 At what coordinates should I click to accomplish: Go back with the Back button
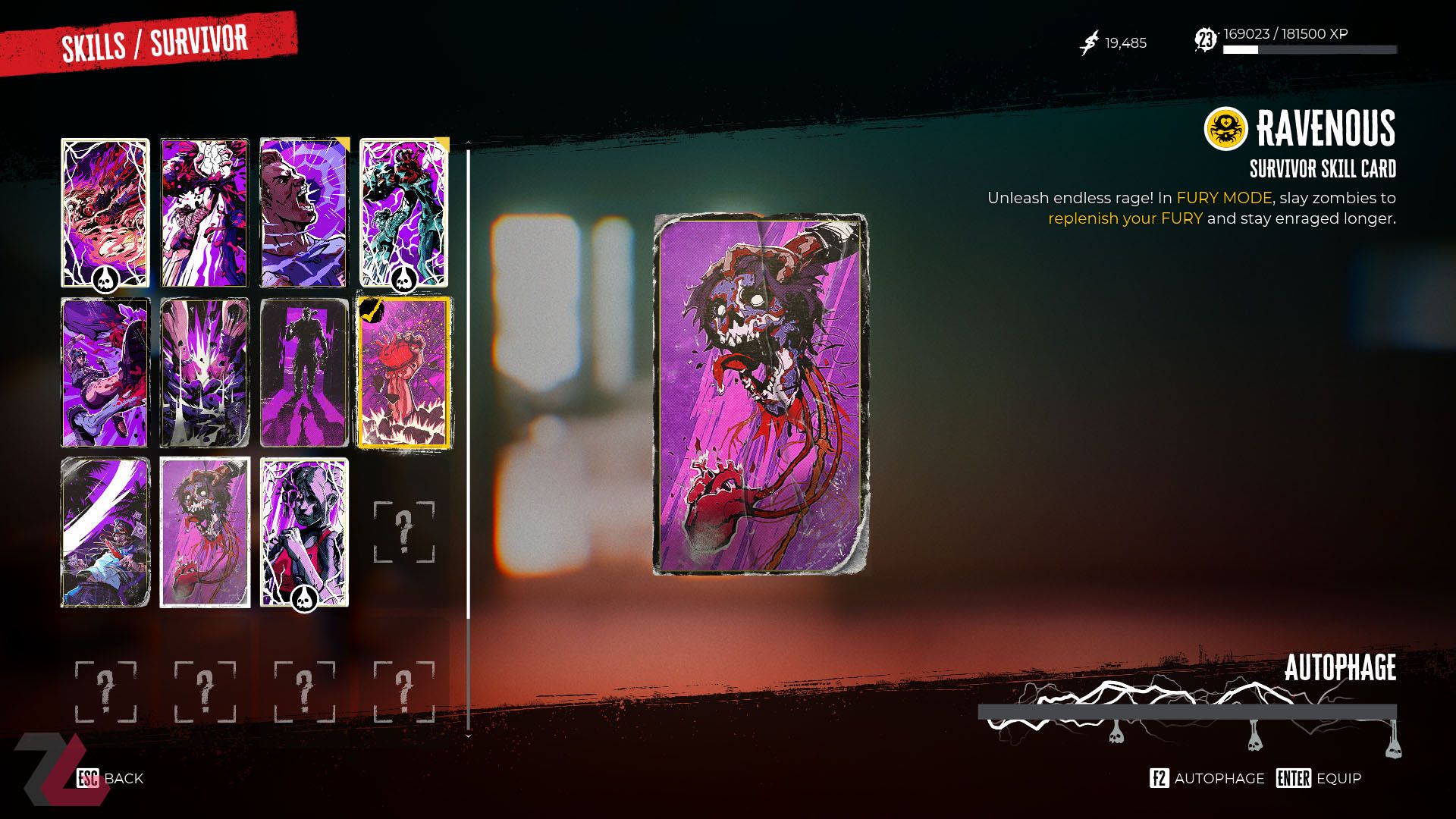111,778
